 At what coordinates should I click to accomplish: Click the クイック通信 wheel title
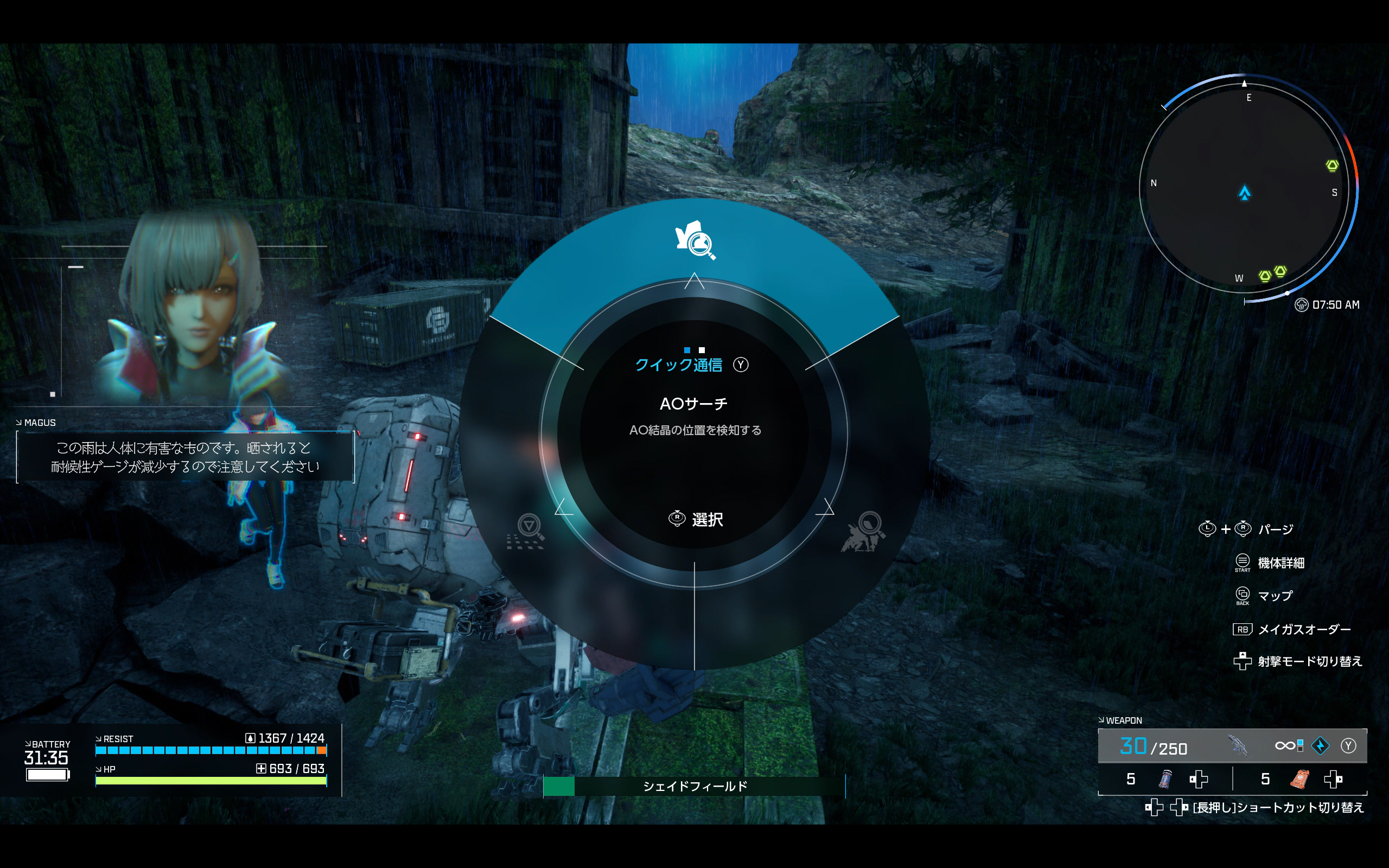click(x=678, y=365)
